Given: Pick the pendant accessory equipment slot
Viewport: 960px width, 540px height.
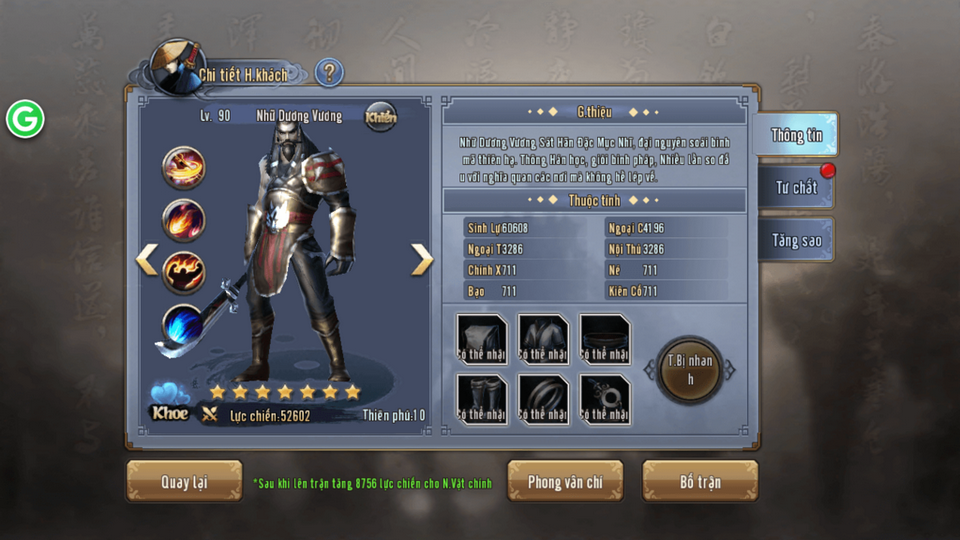Looking at the screenshot, I should tap(604, 399).
